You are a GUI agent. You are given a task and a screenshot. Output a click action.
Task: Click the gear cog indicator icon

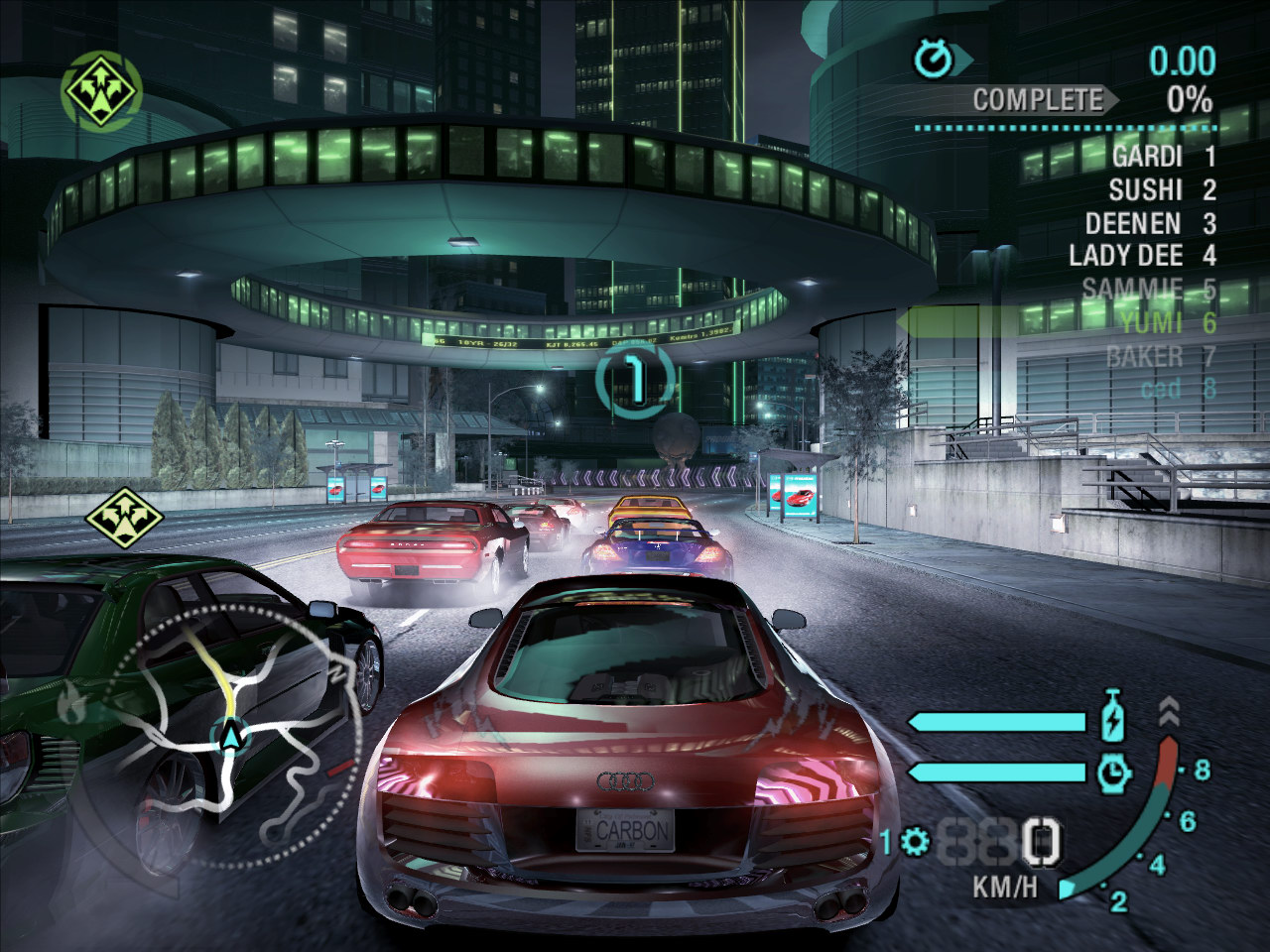(x=915, y=843)
